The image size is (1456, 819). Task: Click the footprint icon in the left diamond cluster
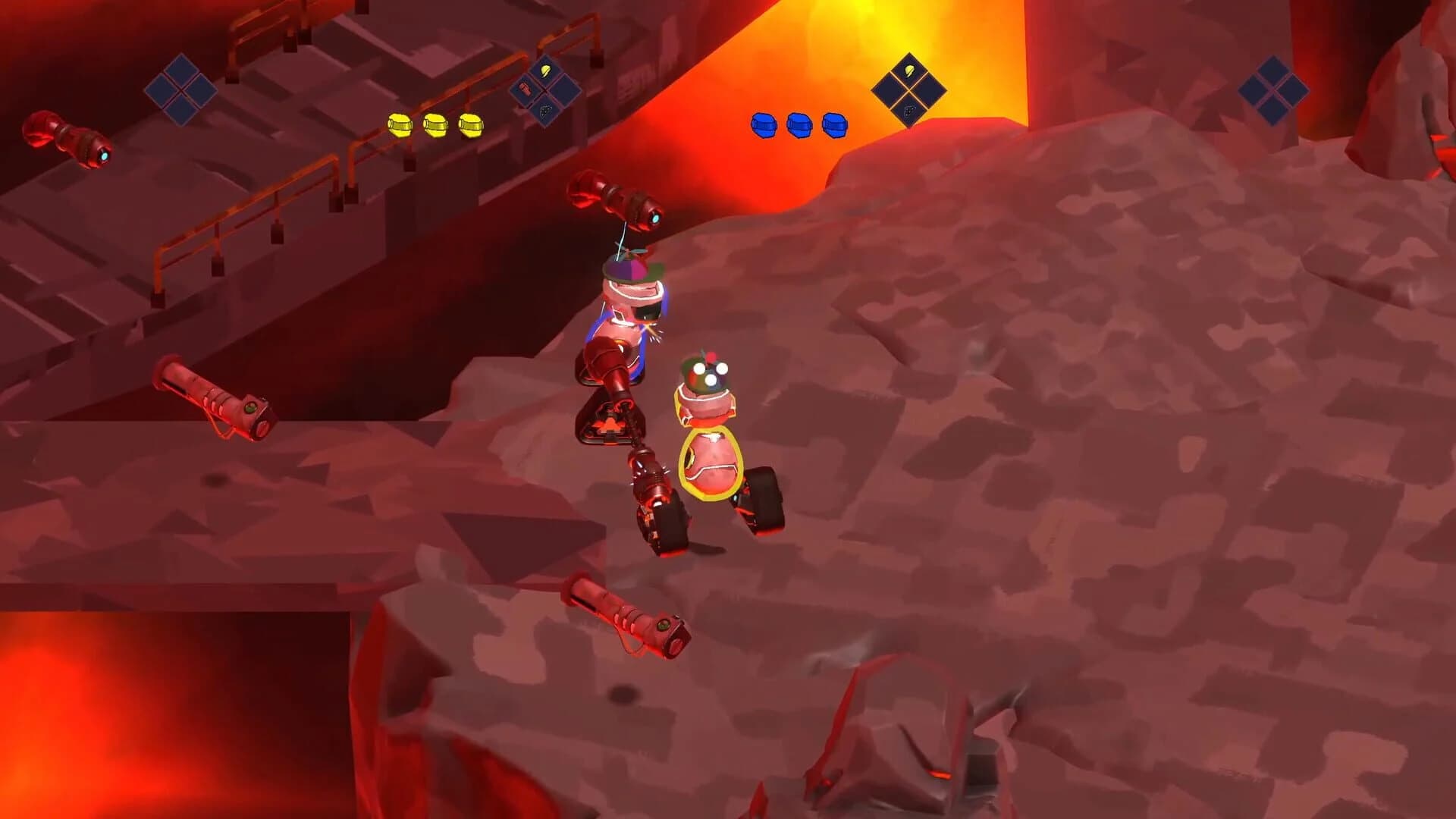(x=525, y=89)
